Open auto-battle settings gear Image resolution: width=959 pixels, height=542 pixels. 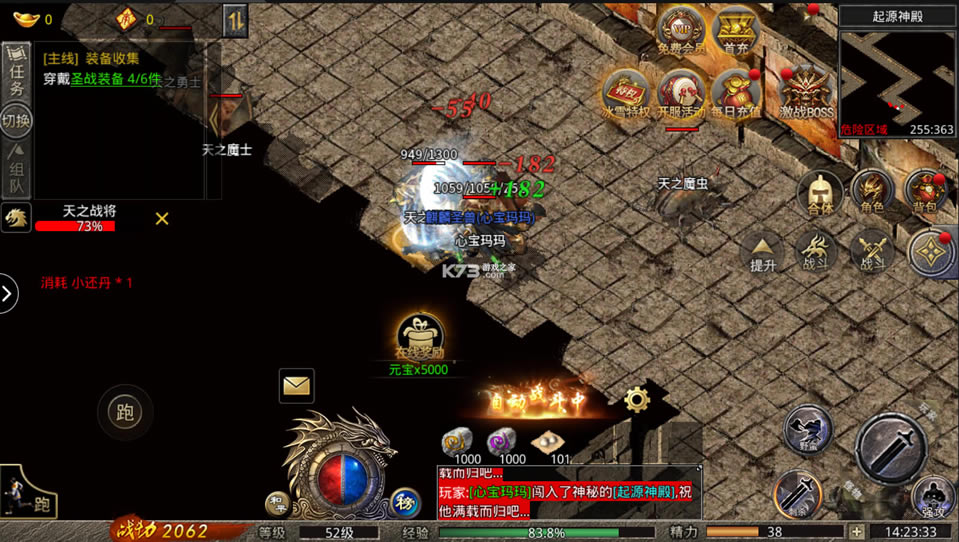coord(637,400)
